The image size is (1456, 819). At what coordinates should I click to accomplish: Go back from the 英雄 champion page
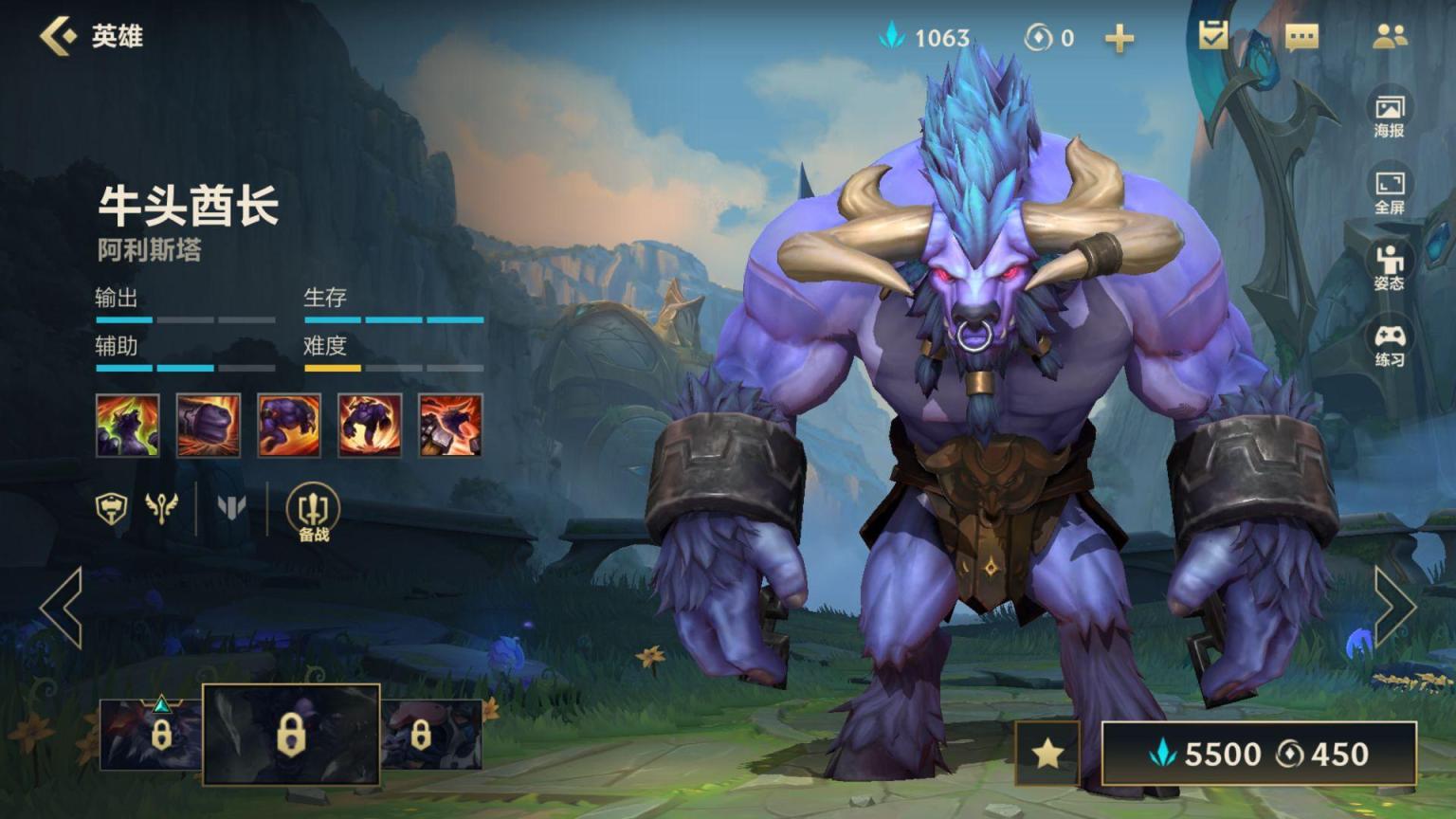coord(59,36)
